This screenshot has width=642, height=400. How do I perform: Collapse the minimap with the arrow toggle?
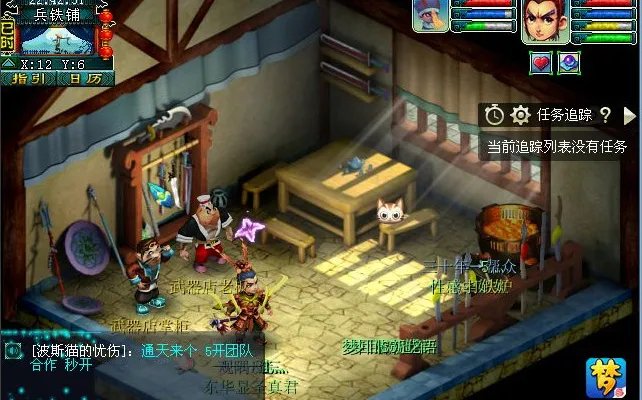point(9,63)
